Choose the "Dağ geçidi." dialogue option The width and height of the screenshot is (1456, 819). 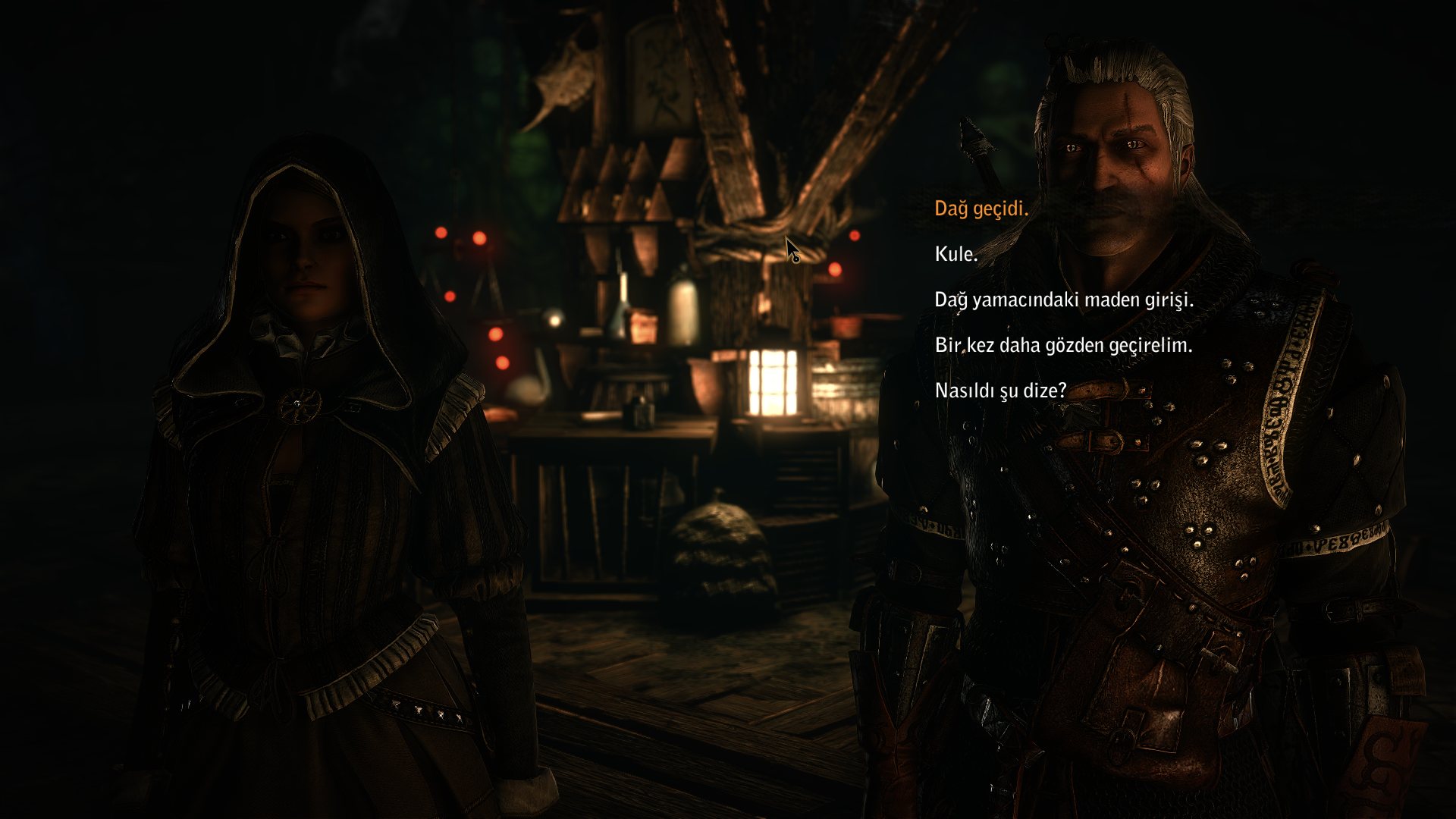[x=981, y=209]
